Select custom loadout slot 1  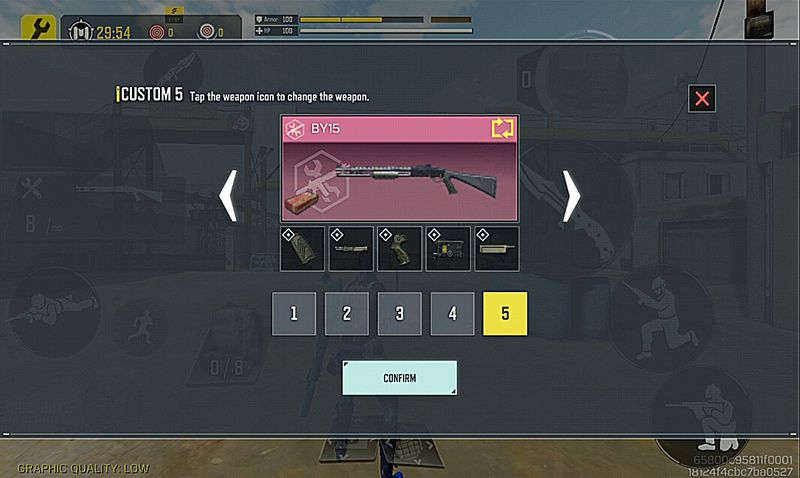(294, 313)
